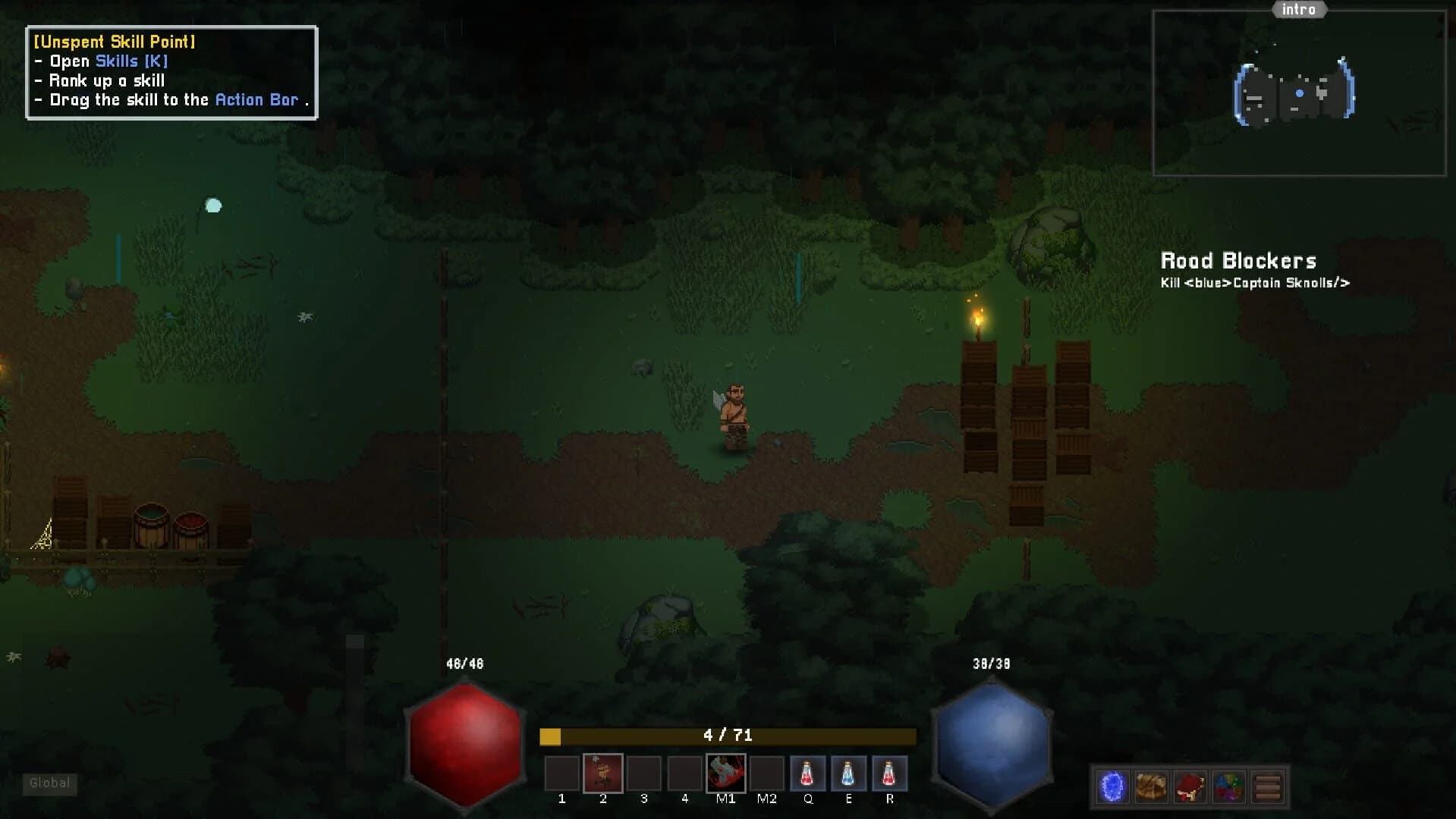This screenshot has height=819, width=1456.
Task: Open the inventory bag icon
Action: [x=1151, y=786]
